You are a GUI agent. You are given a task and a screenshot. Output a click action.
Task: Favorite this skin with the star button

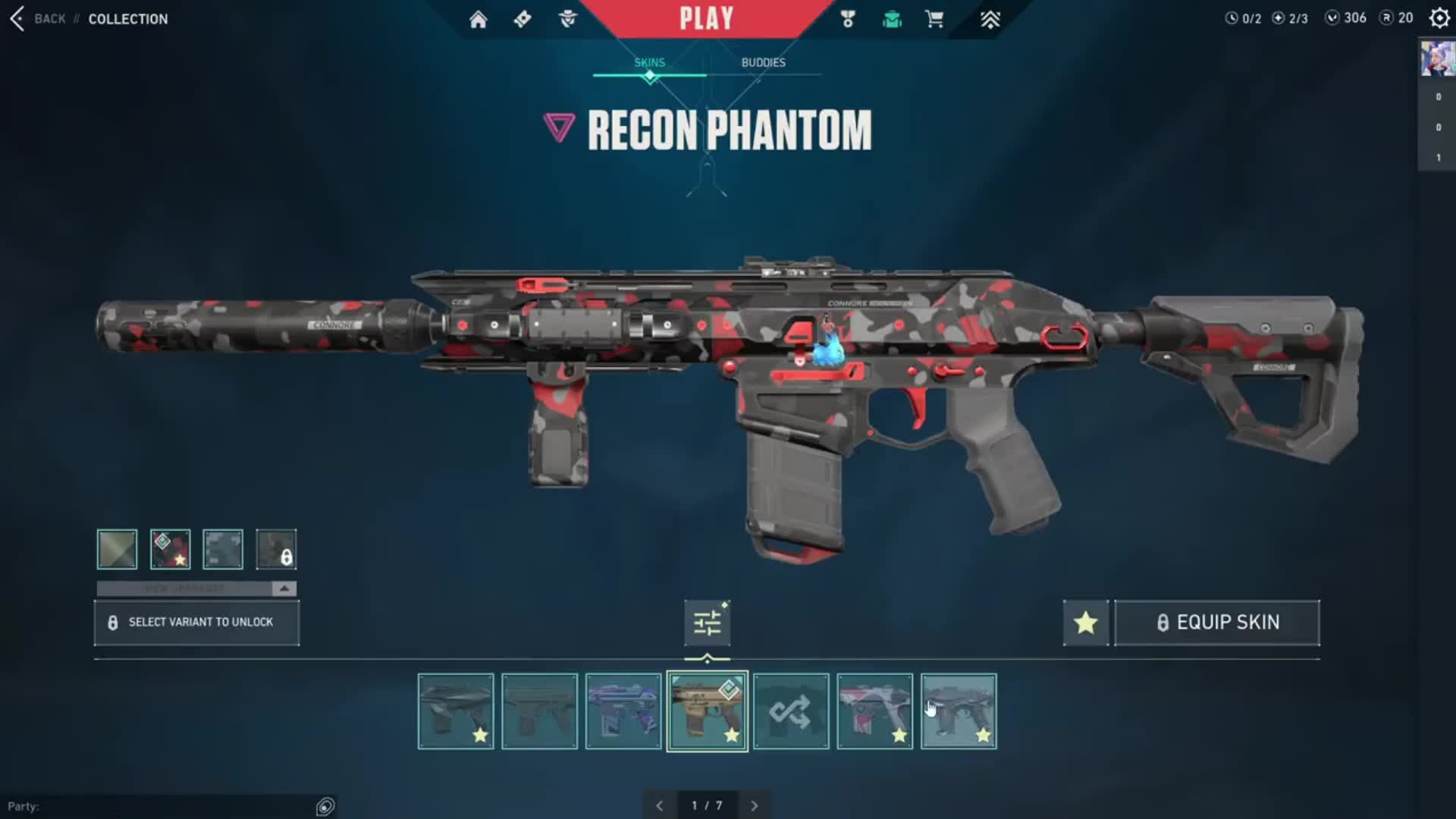pos(1085,623)
